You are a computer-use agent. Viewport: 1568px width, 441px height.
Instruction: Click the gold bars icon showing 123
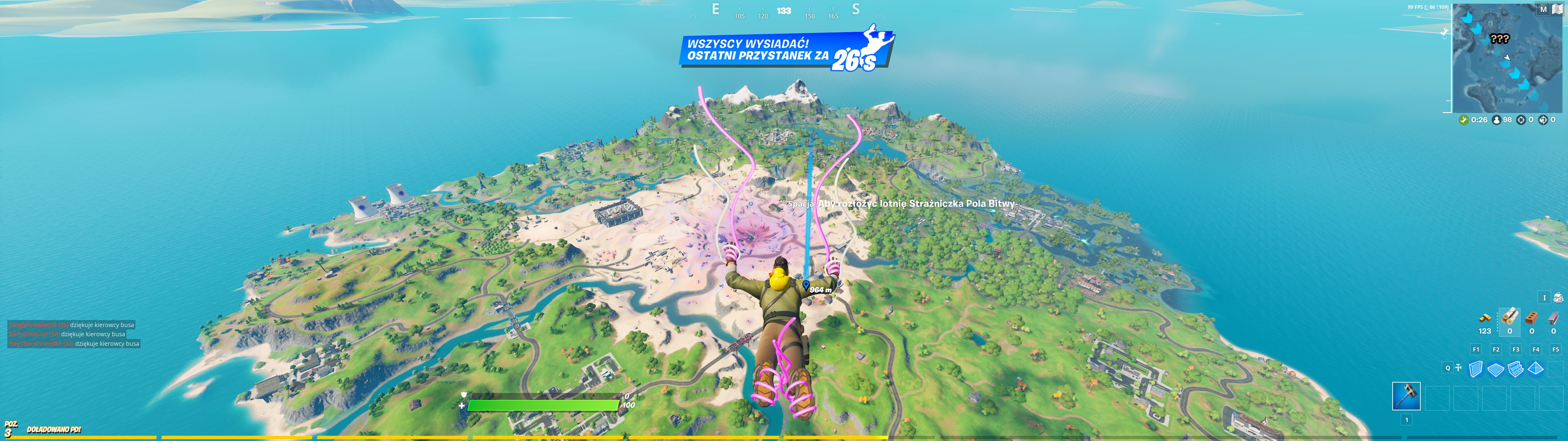point(1485,318)
